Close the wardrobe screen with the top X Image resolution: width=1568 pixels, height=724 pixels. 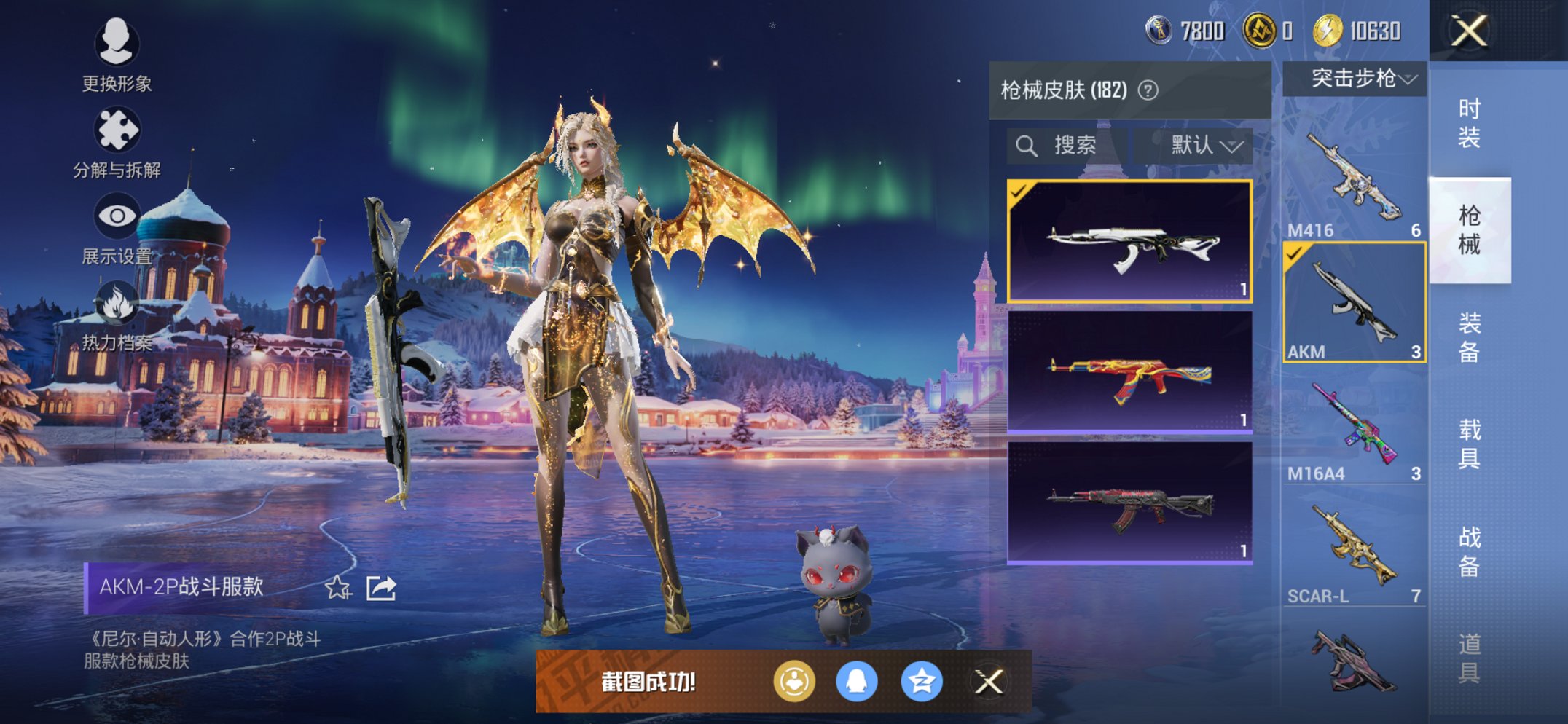click(x=1468, y=31)
